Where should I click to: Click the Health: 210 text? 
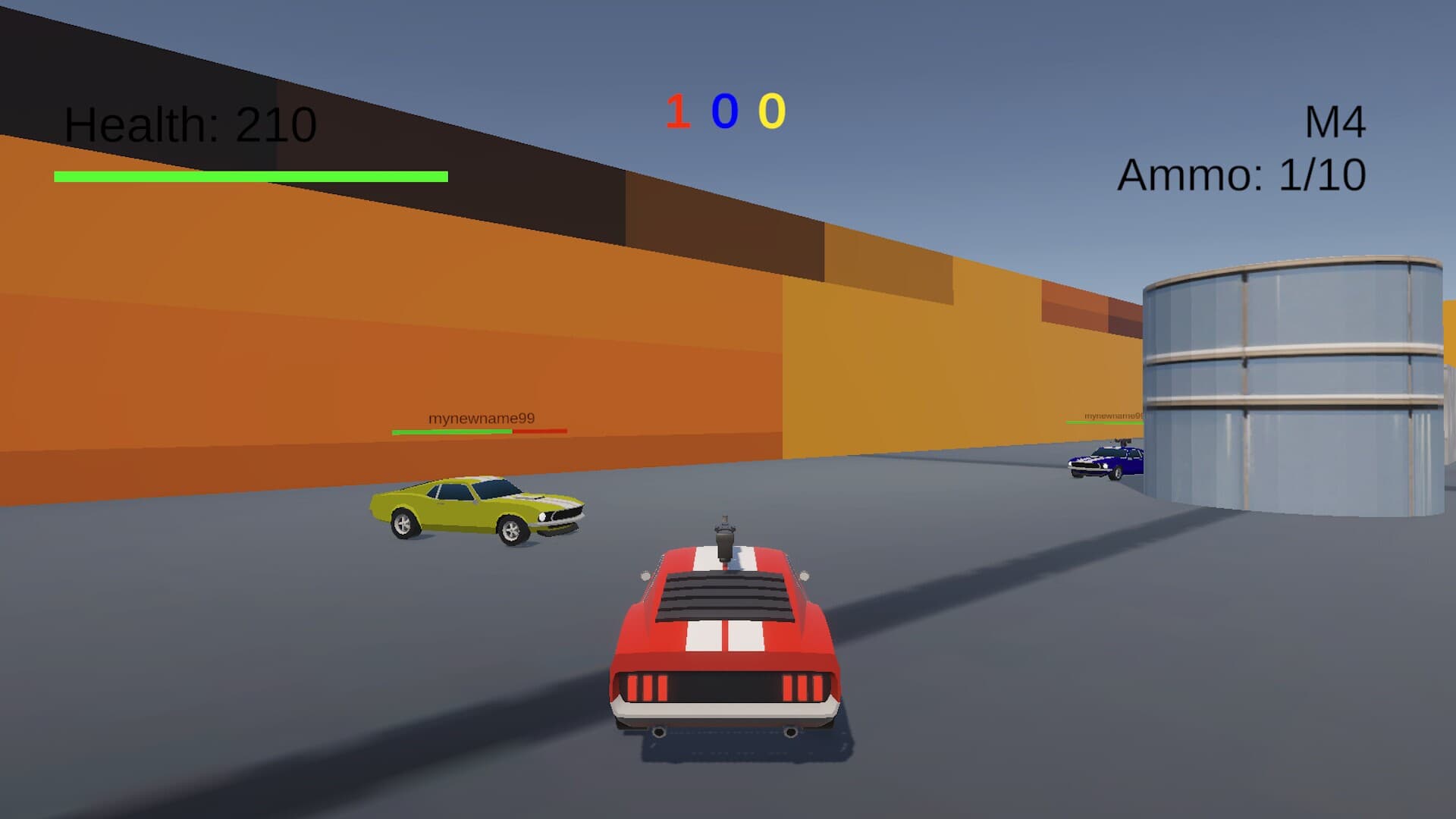[x=190, y=124]
